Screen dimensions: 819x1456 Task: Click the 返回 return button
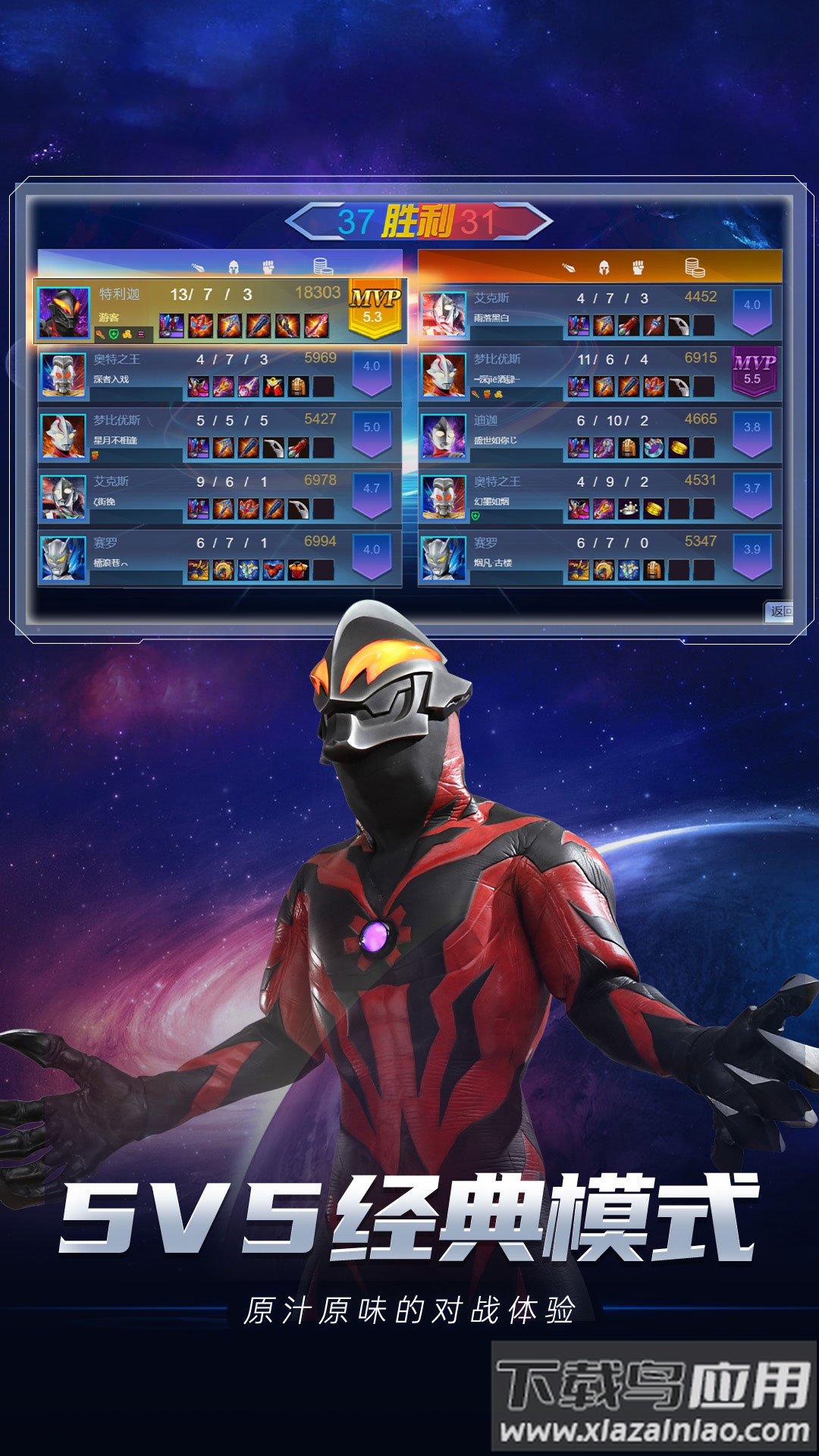pos(780,611)
